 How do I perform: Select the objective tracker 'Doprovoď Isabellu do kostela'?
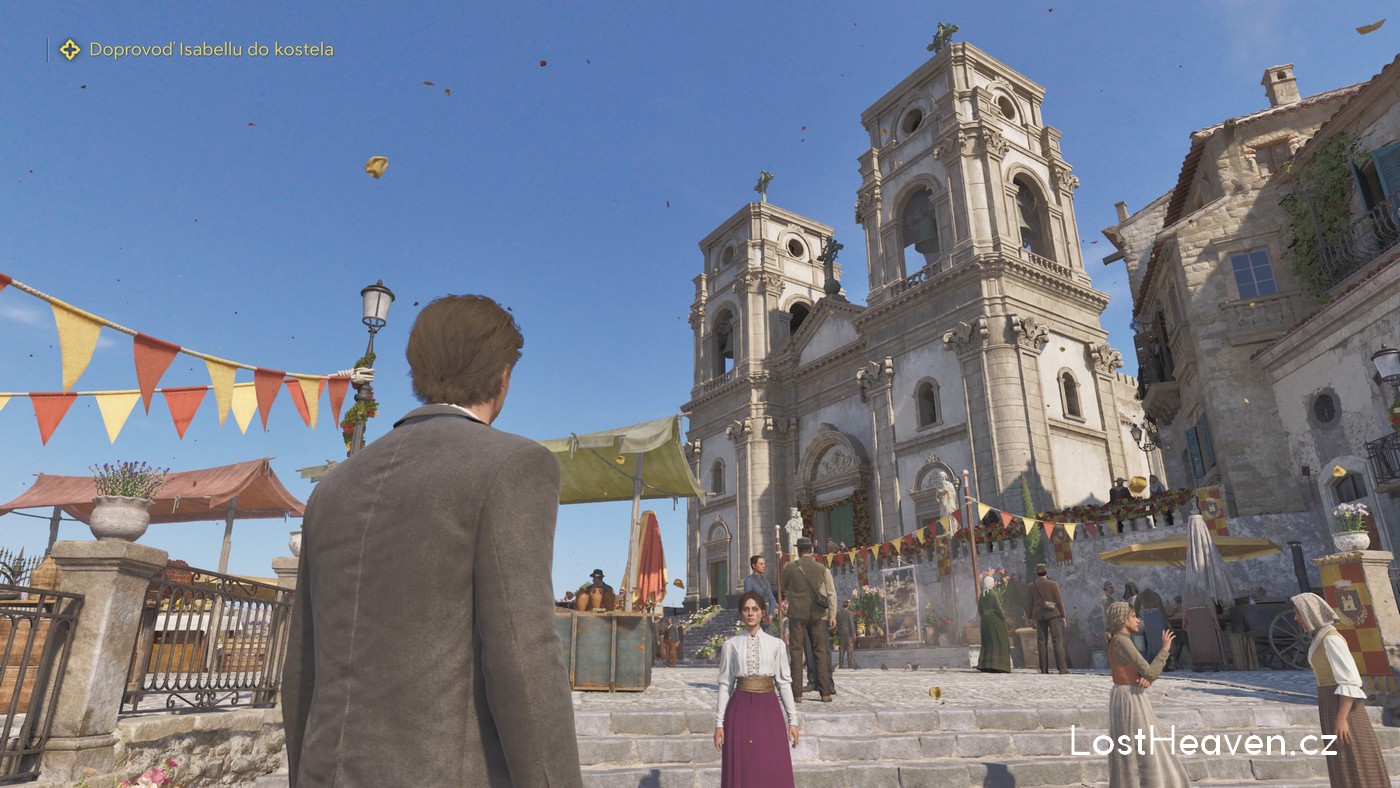tap(211, 49)
